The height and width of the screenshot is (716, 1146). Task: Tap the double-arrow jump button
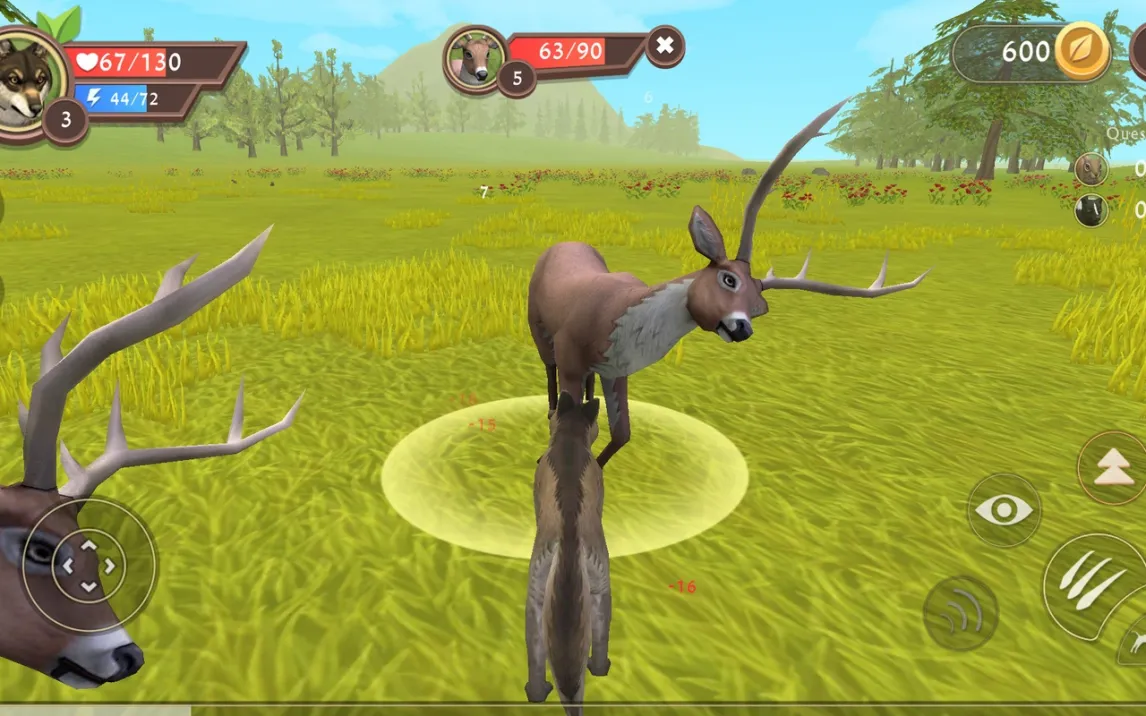(x=1114, y=468)
